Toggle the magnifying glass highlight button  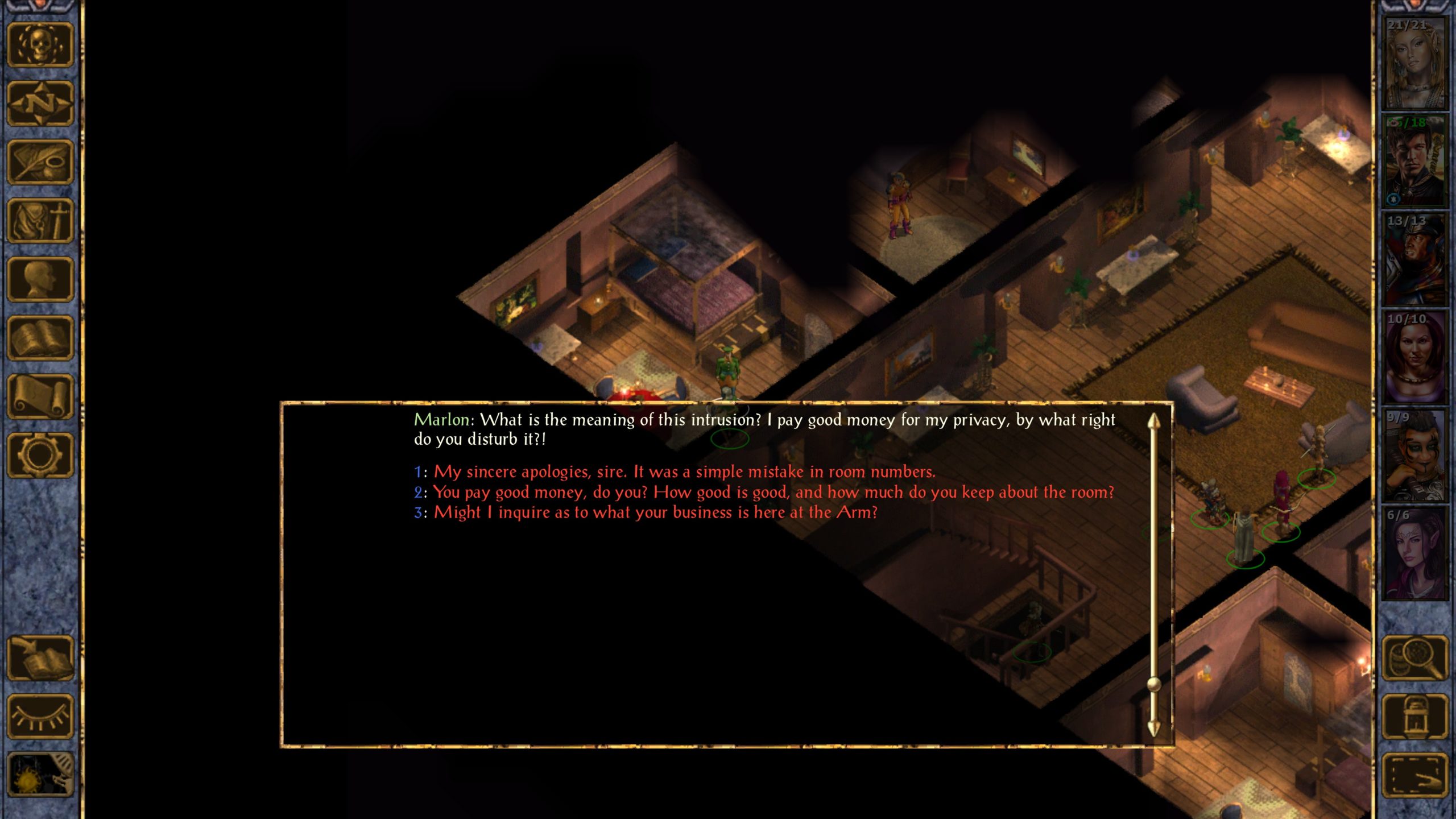(1414, 658)
